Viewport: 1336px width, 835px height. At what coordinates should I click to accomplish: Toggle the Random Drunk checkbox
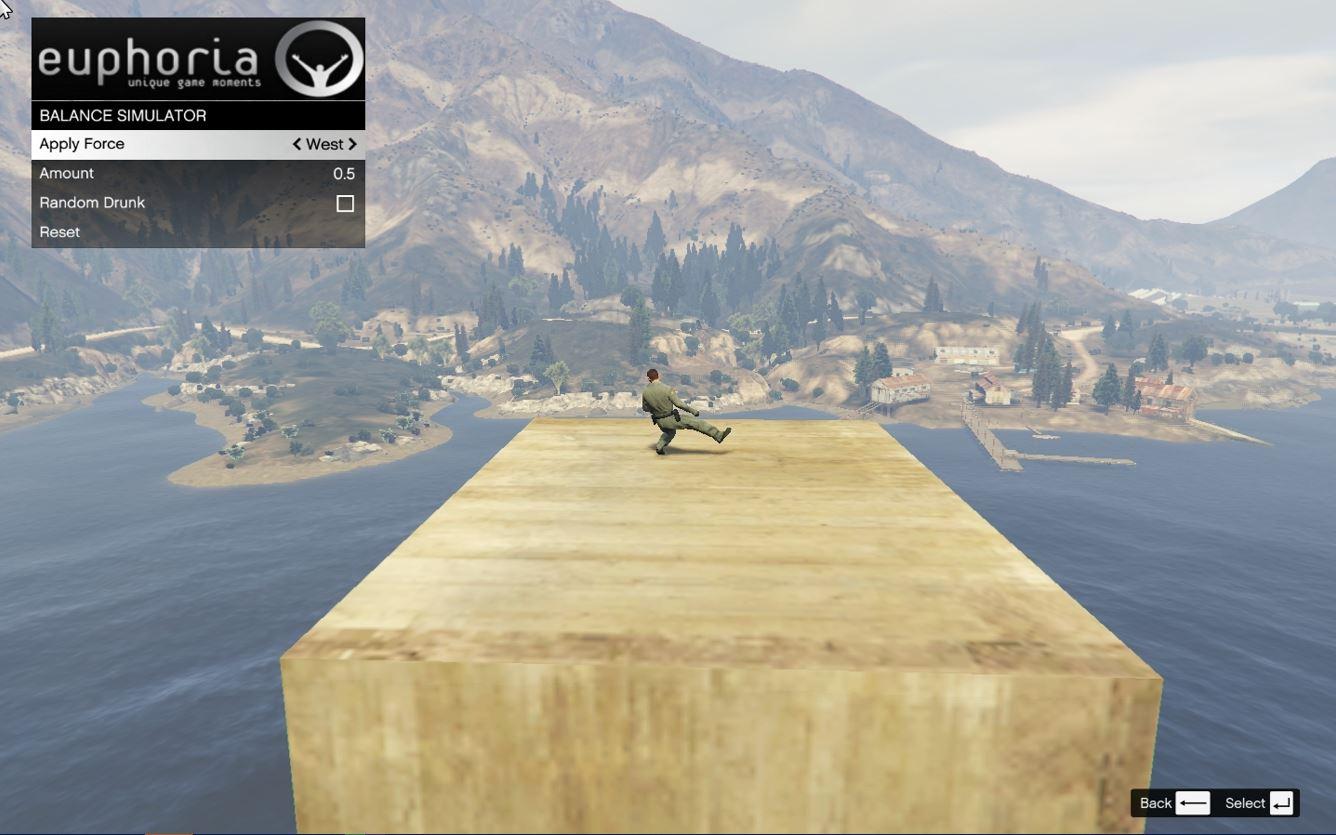[345, 203]
